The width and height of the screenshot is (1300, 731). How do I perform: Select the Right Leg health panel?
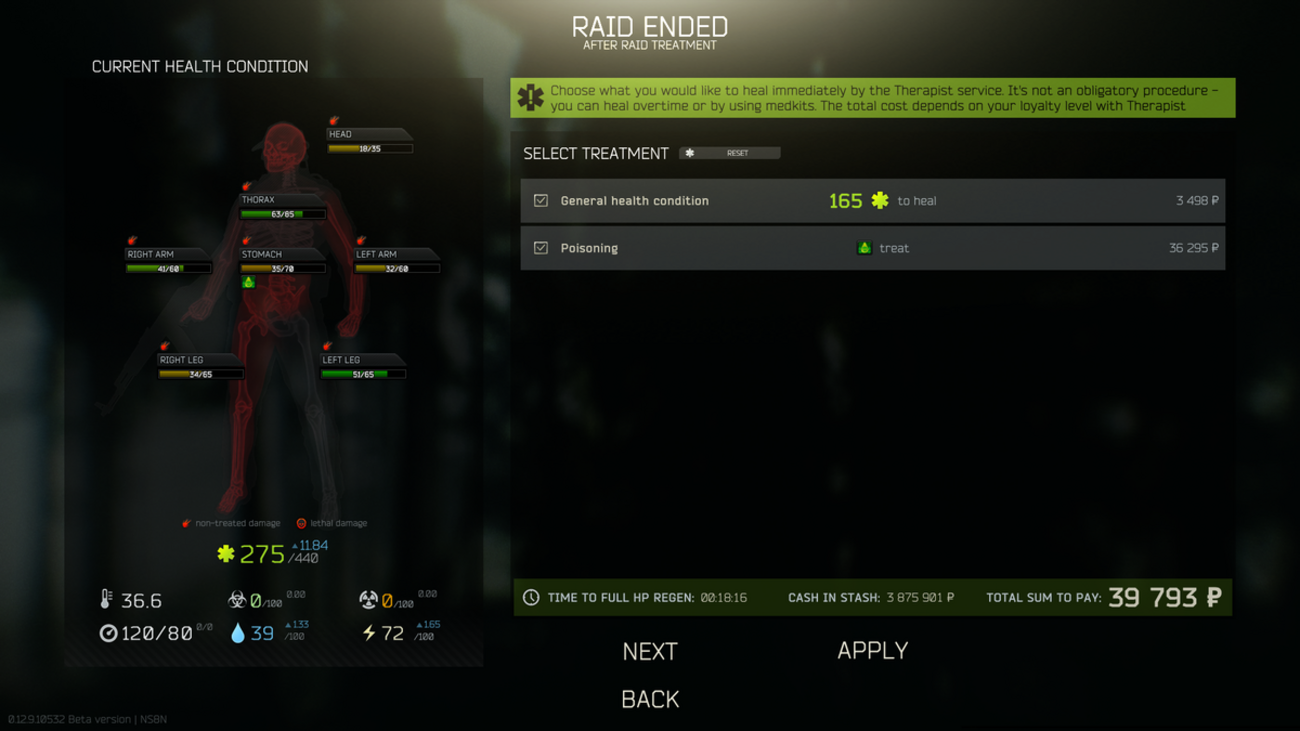pos(200,367)
